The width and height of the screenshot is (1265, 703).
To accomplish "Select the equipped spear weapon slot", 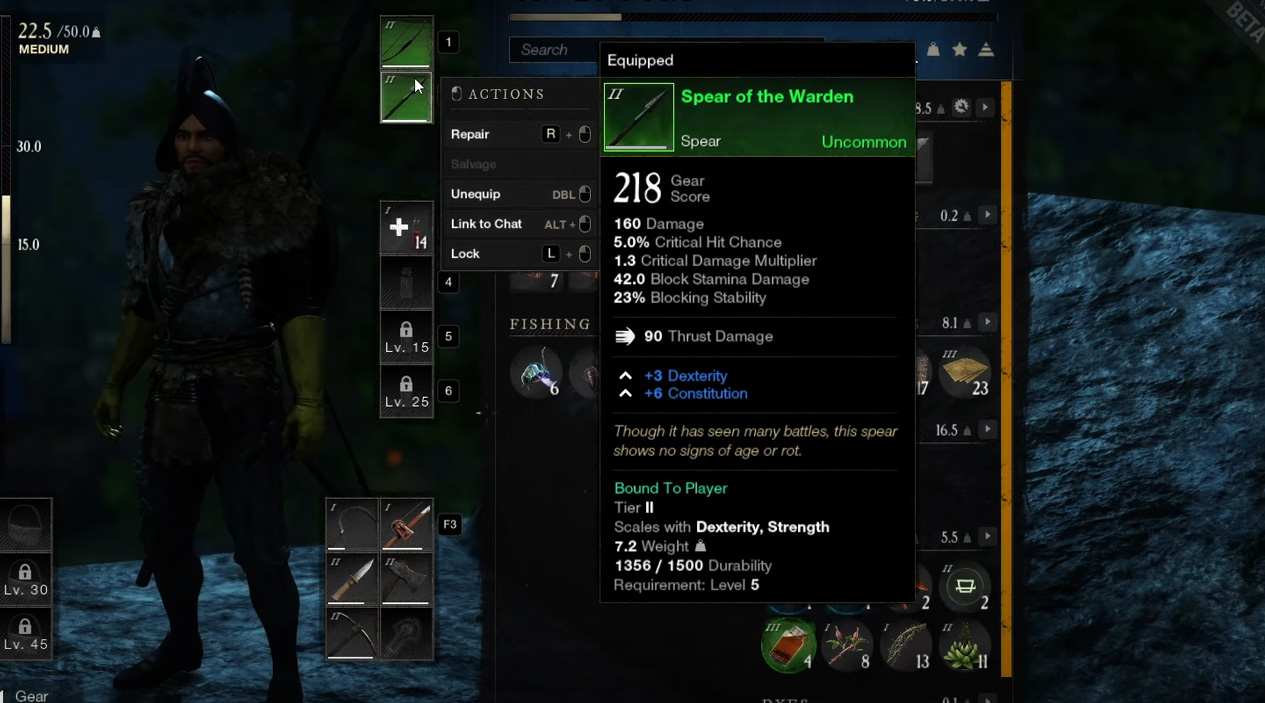I will 406,97.
